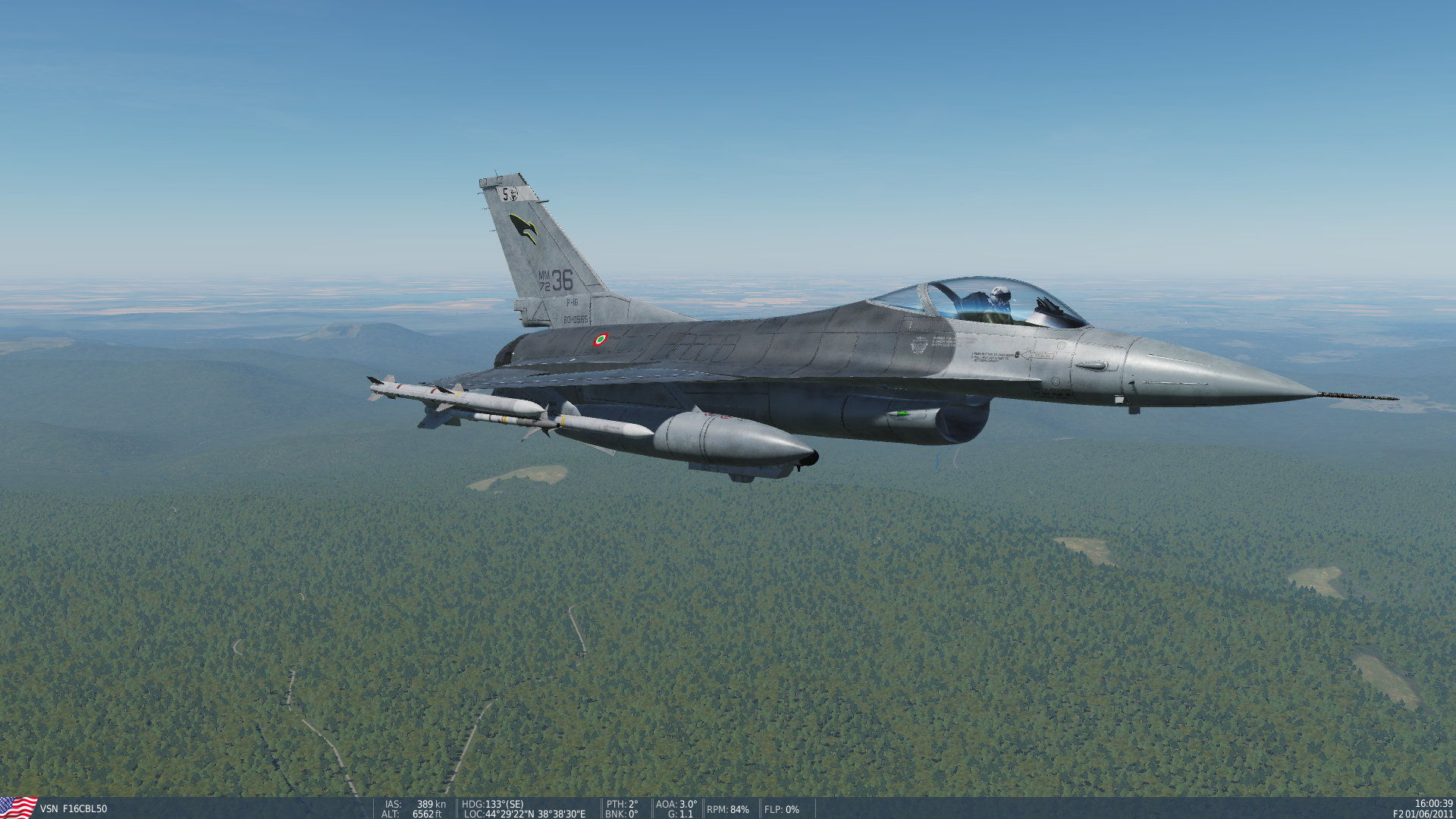Click the ALT altitude readout
The height and width of the screenshot is (819, 1456).
(x=410, y=814)
